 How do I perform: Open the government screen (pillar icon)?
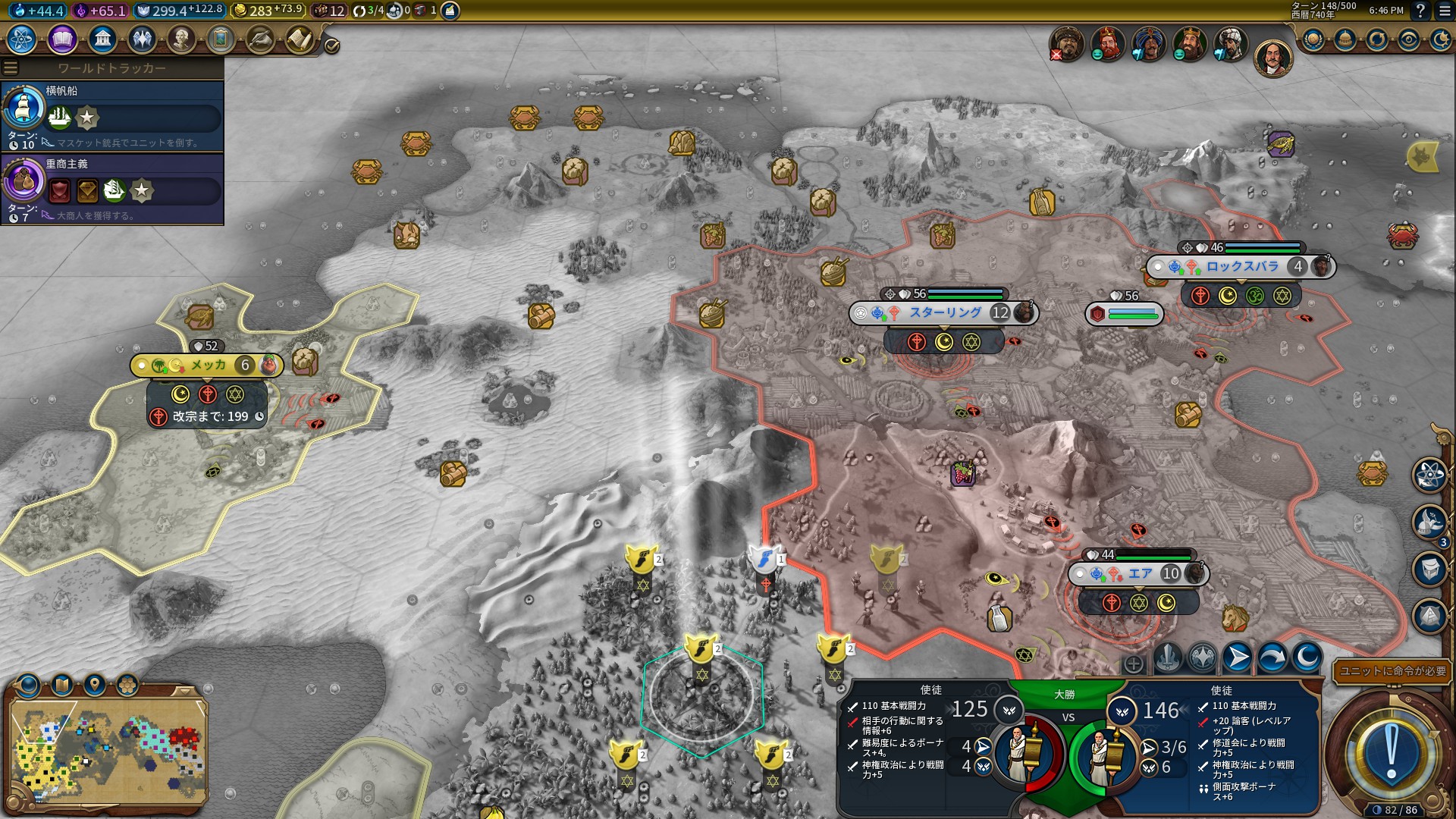point(103,39)
